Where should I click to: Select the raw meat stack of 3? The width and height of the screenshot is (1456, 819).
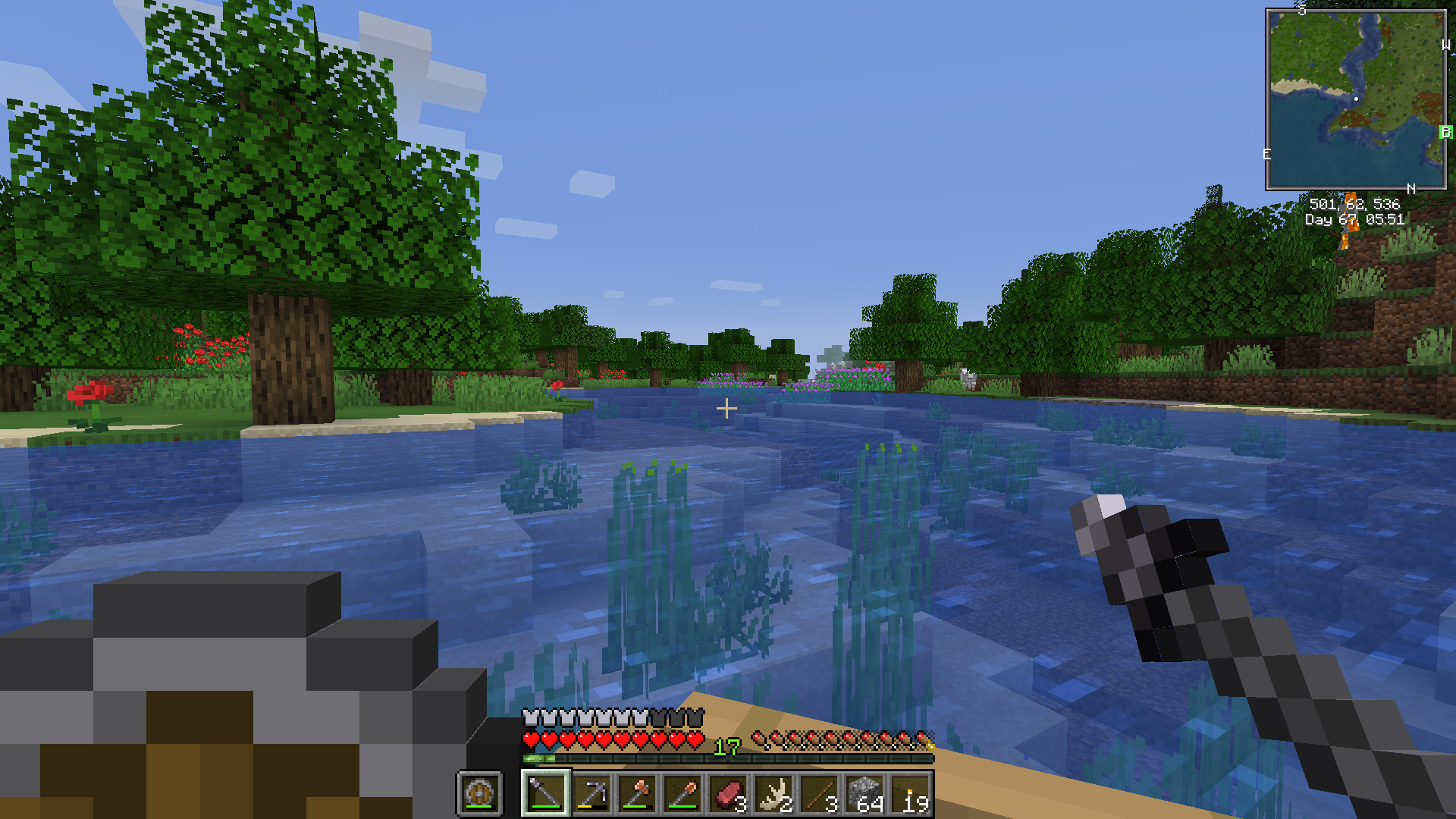pyautogui.click(x=729, y=793)
